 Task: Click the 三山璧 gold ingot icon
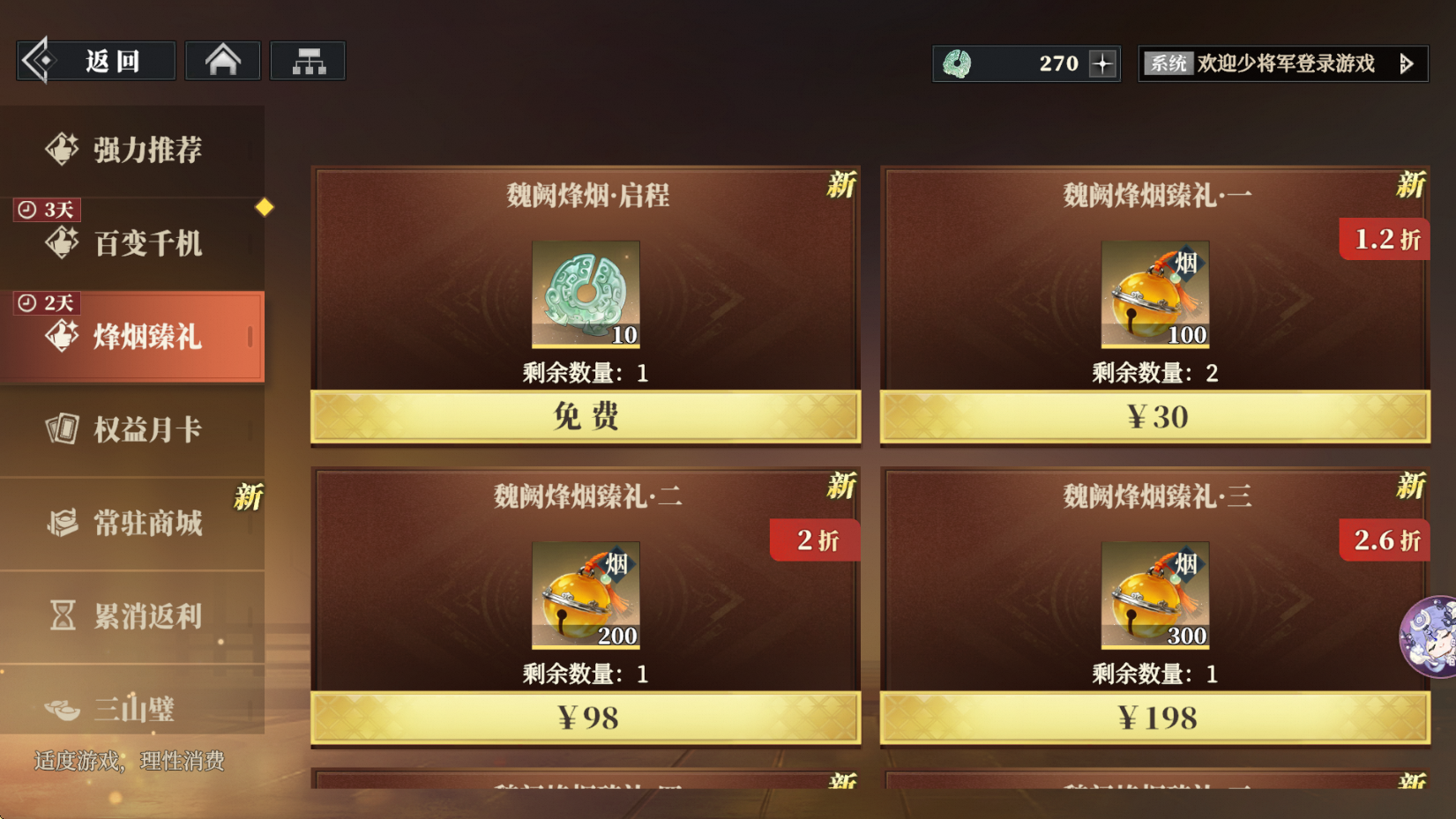pyautogui.click(x=60, y=709)
